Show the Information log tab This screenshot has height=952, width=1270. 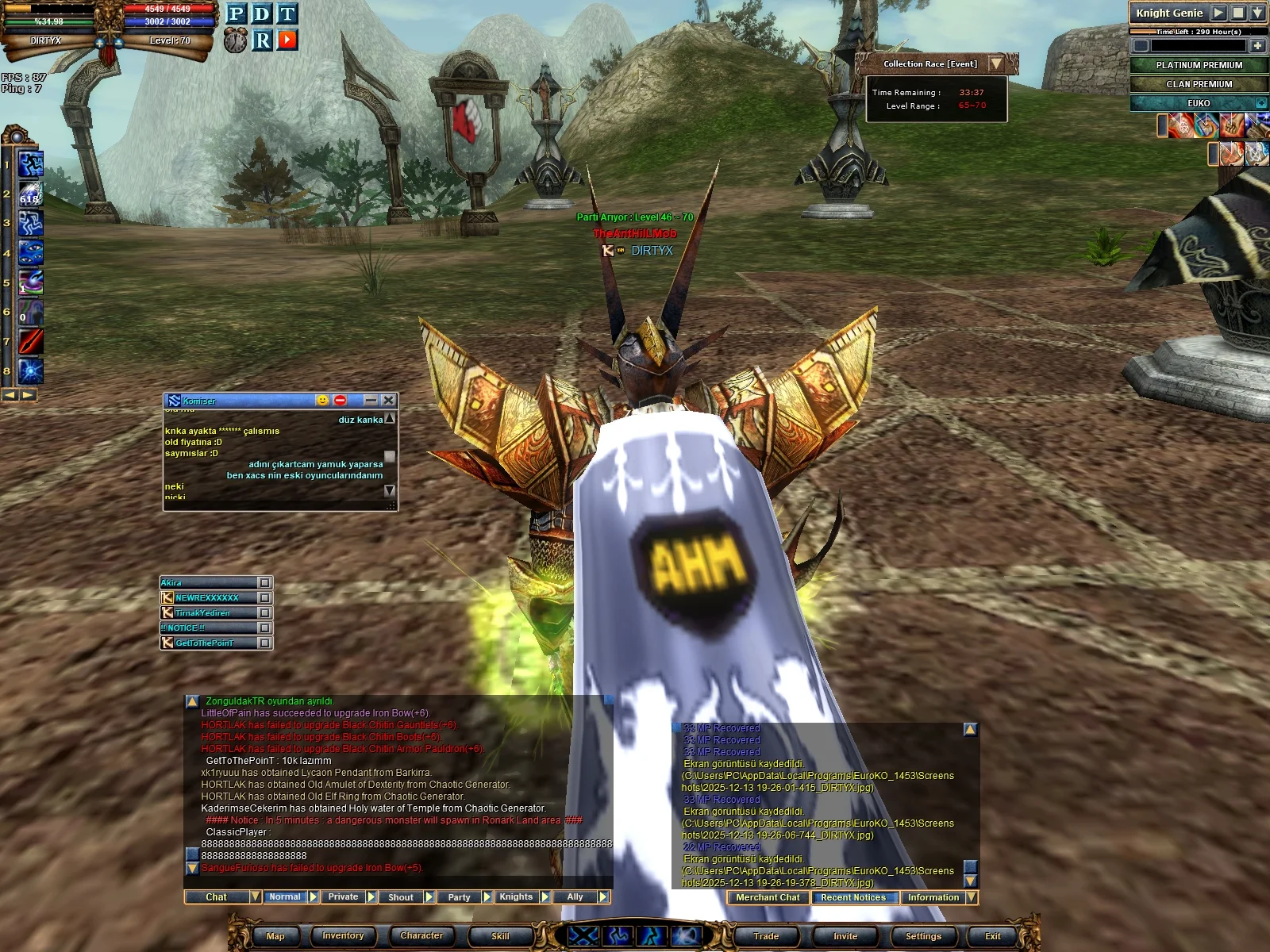click(x=933, y=898)
